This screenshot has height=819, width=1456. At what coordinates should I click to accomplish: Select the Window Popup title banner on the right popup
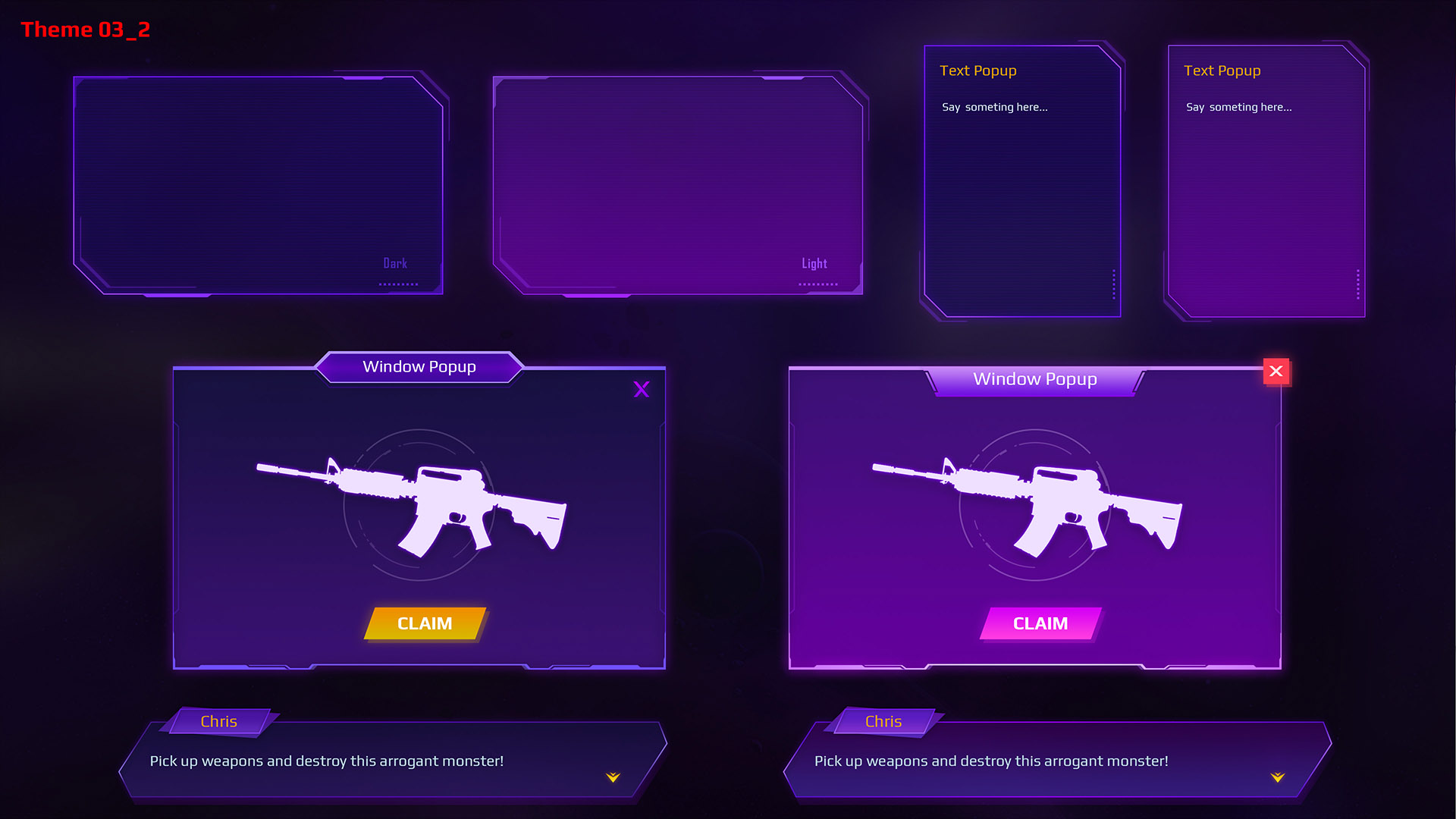pyautogui.click(x=1035, y=378)
